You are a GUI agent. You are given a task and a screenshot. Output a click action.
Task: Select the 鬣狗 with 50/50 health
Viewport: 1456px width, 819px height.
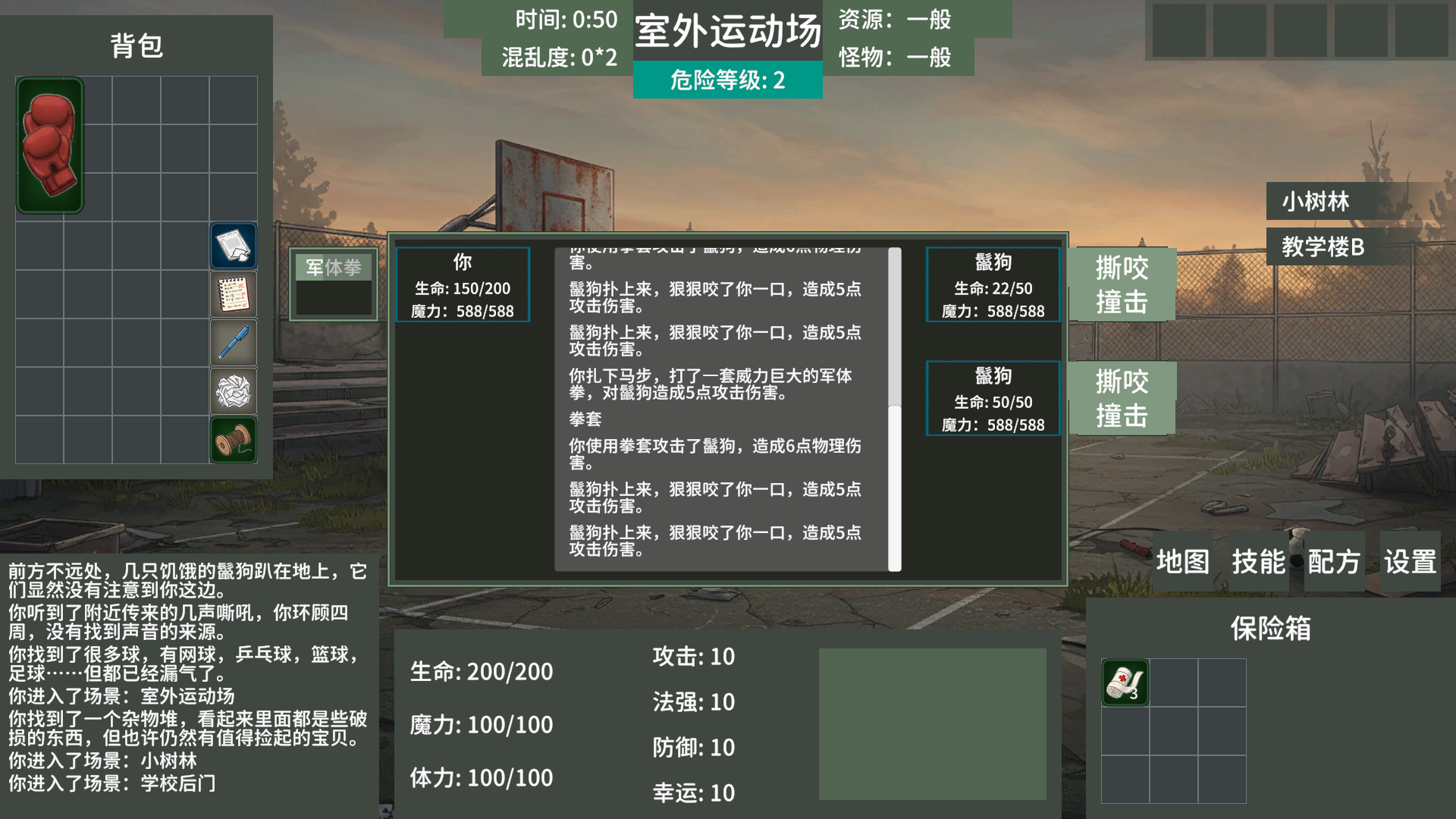click(992, 399)
